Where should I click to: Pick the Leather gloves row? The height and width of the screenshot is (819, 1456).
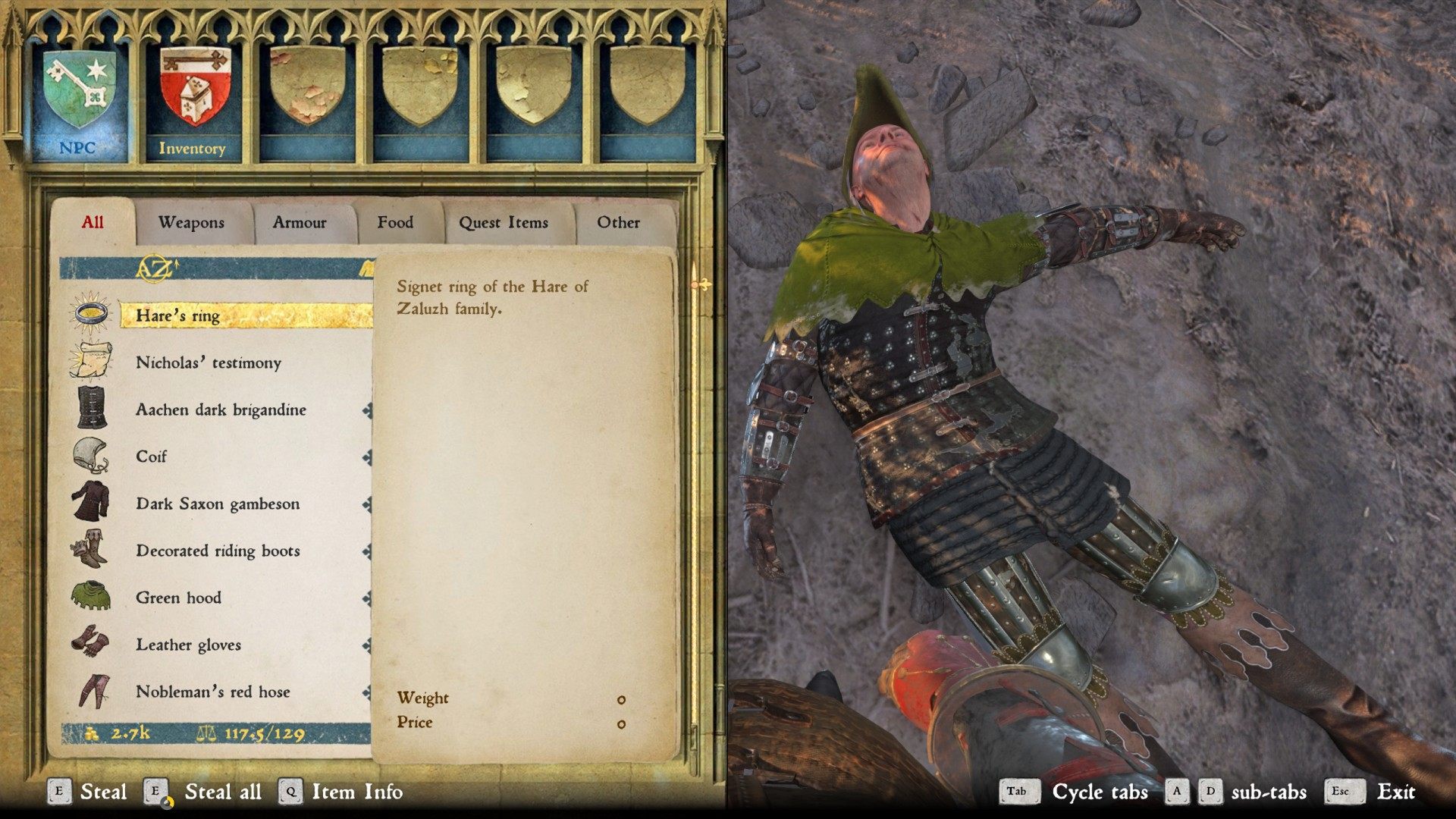coord(220,645)
